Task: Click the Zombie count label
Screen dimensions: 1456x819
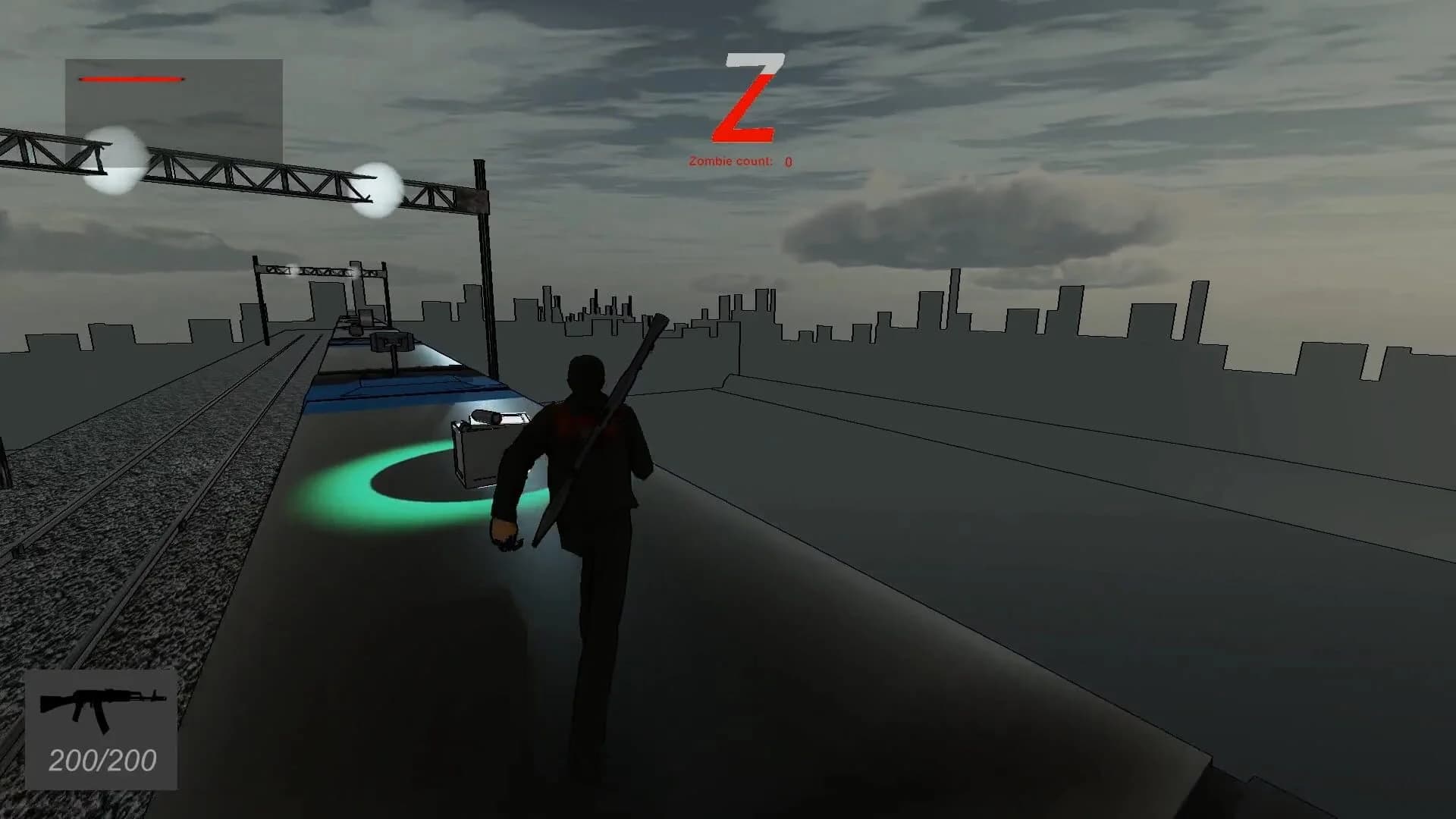Action: 730,160
